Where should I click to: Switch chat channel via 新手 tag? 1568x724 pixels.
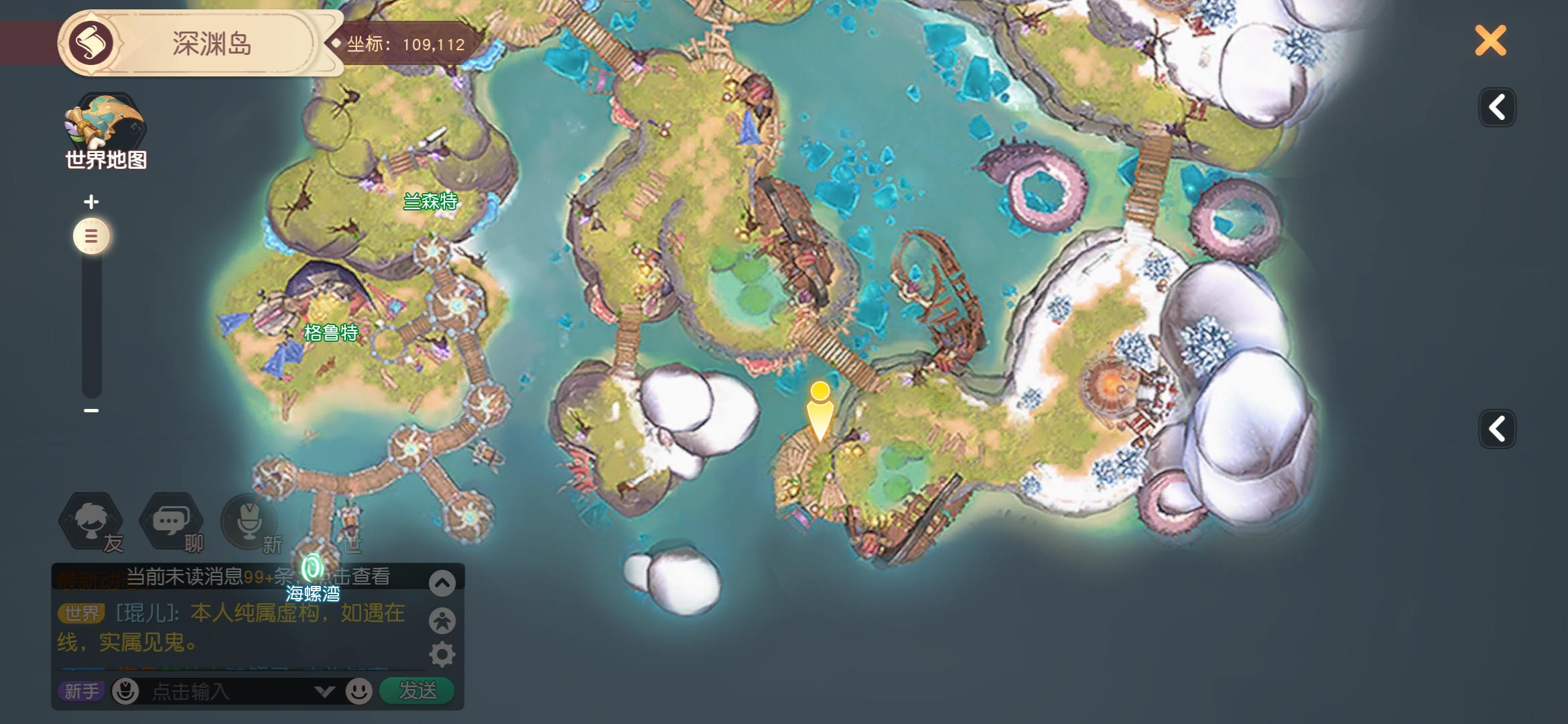(81, 691)
